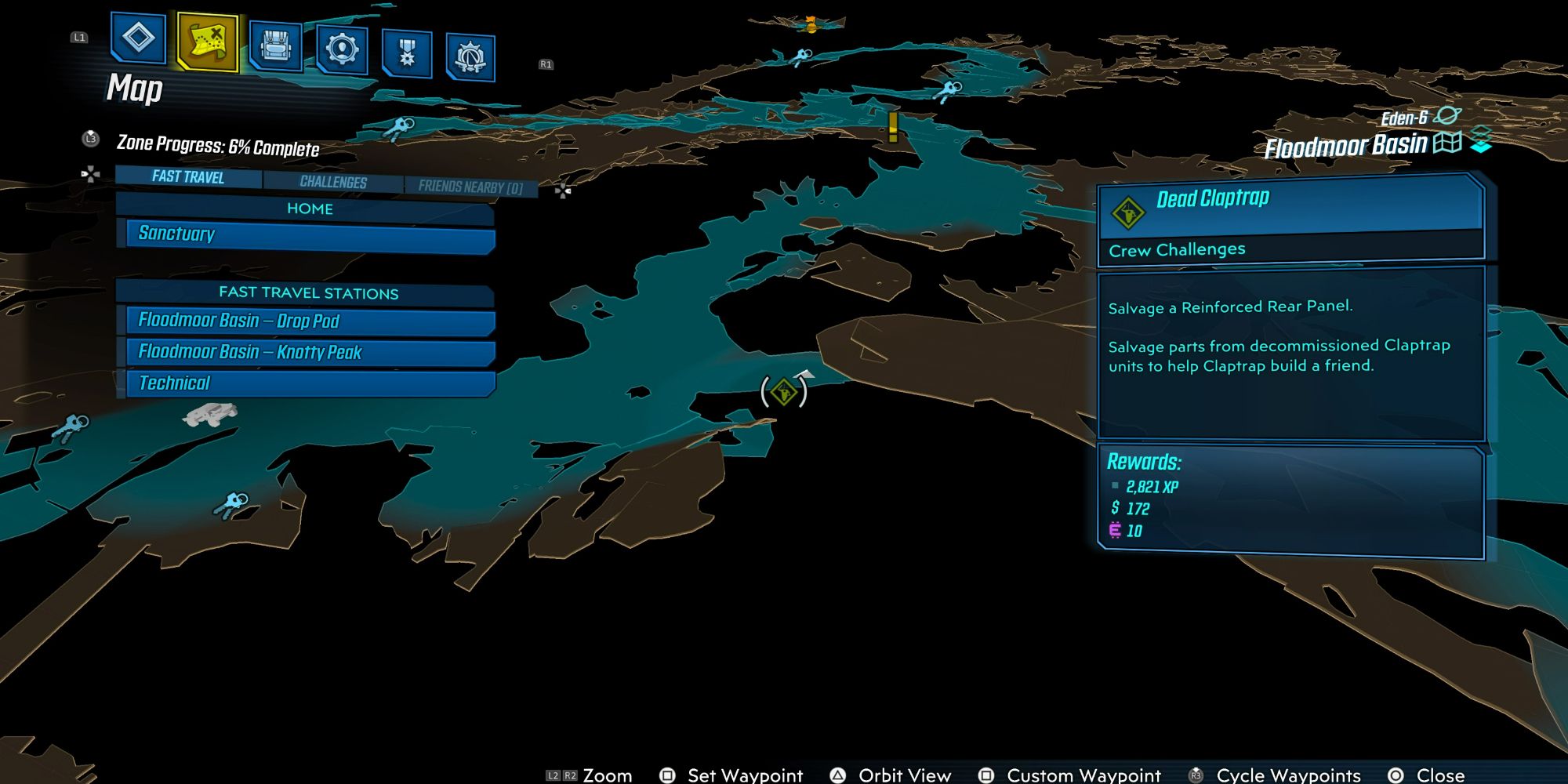Pick the Technical fast travel entry

(310, 383)
